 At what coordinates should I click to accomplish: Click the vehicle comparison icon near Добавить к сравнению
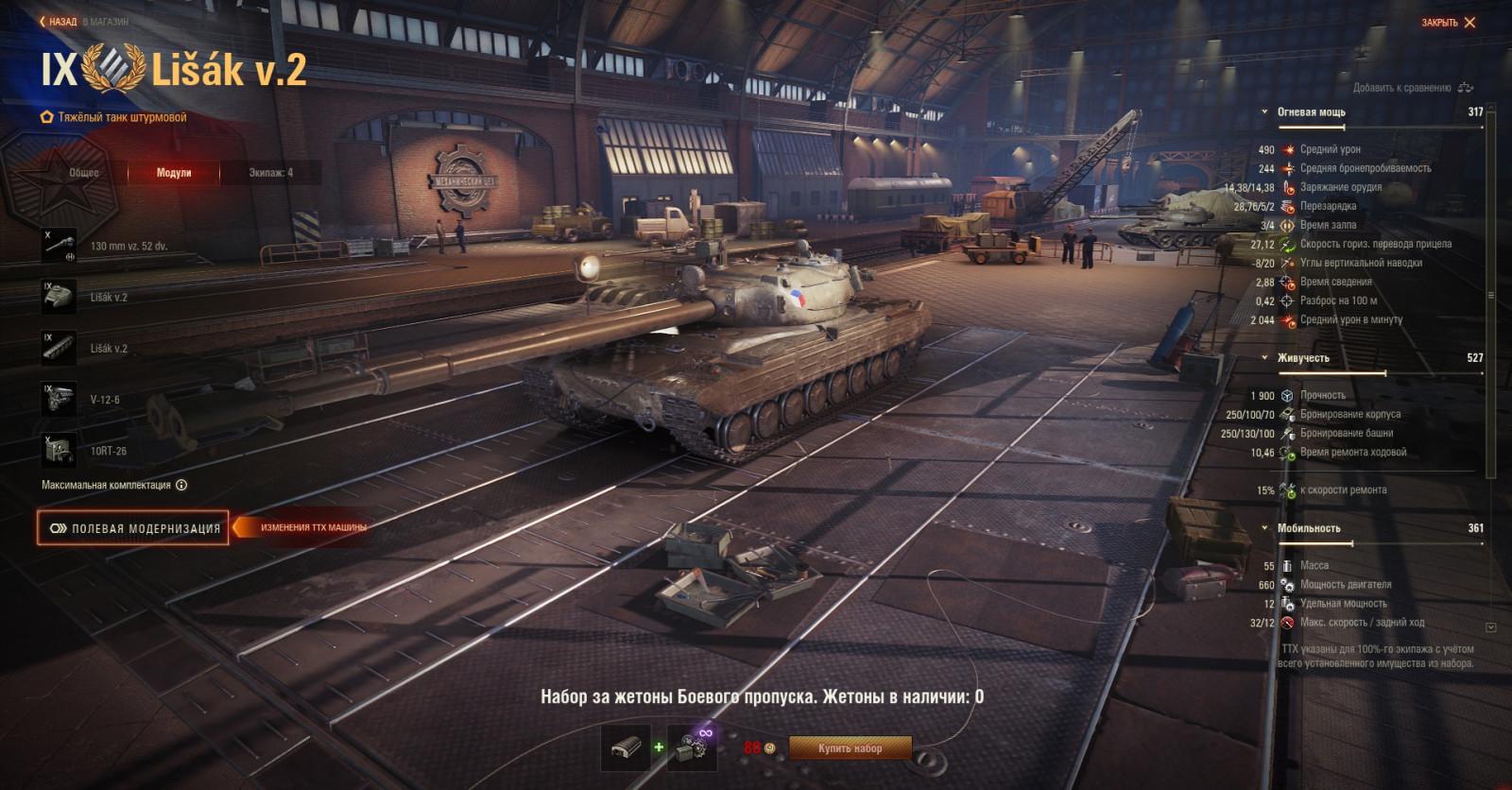pyautogui.click(x=1466, y=86)
